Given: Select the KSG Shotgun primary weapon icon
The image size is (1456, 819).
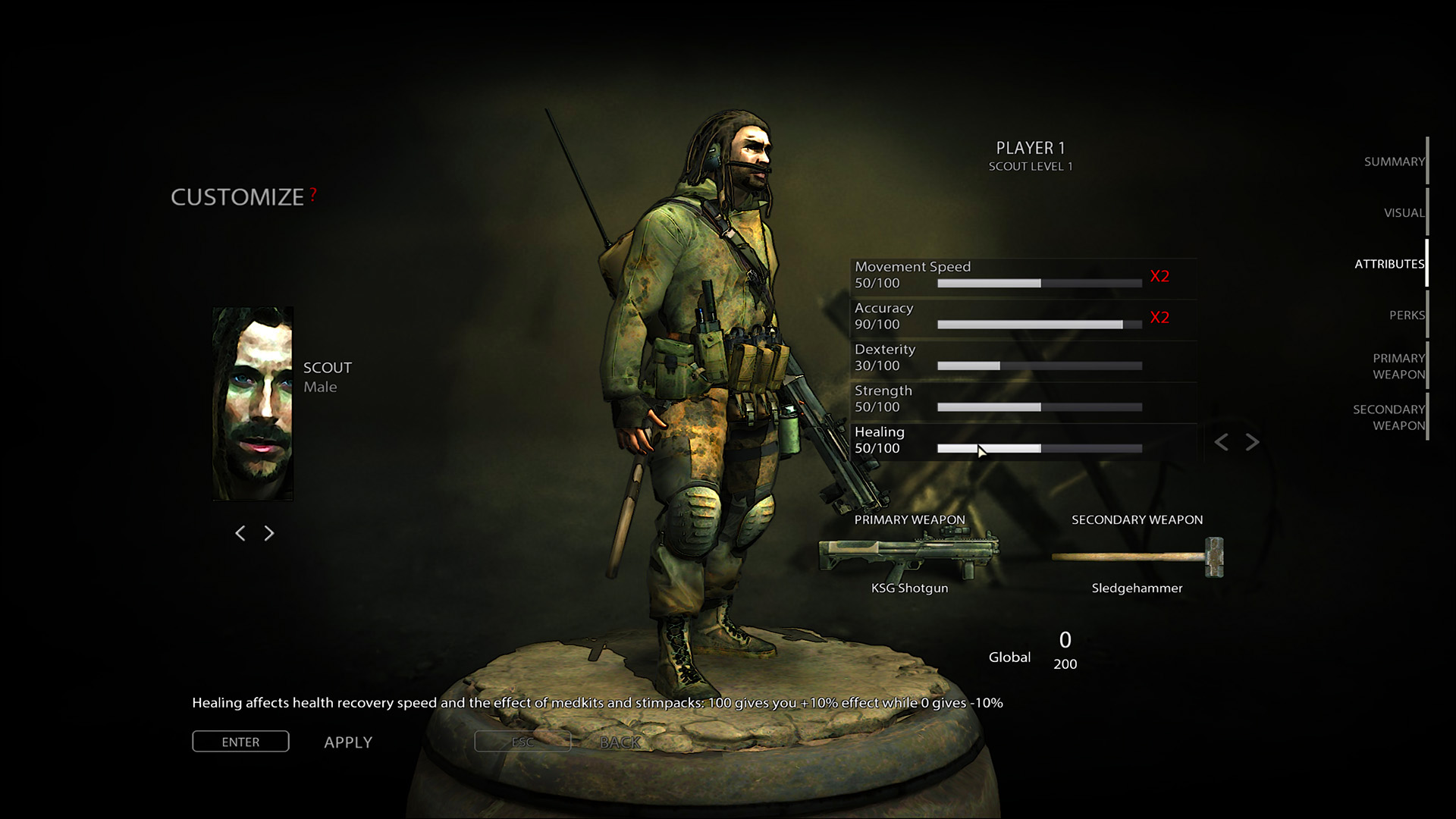Looking at the screenshot, I should [x=908, y=557].
